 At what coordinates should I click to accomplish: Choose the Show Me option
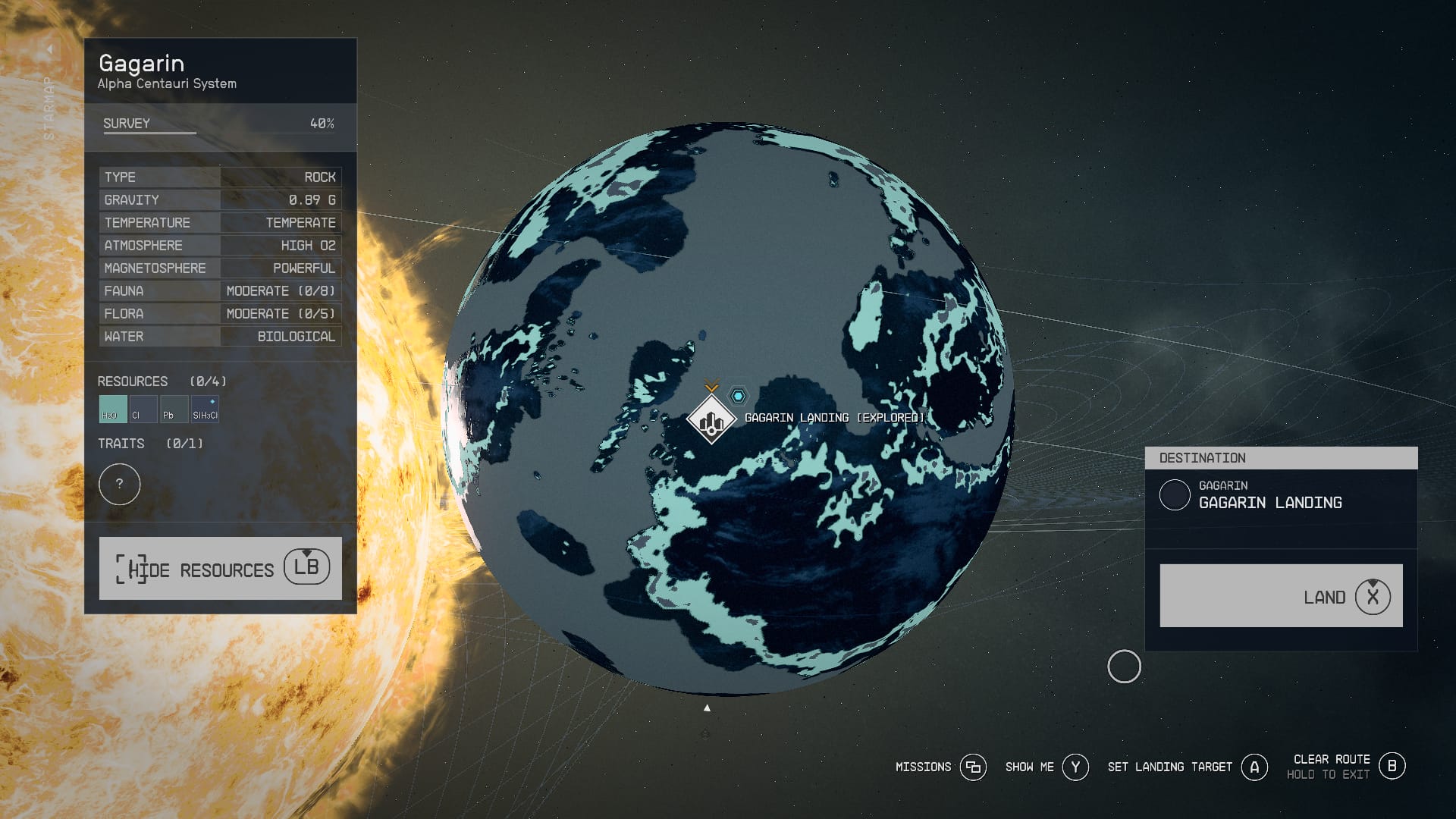click(x=1046, y=767)
